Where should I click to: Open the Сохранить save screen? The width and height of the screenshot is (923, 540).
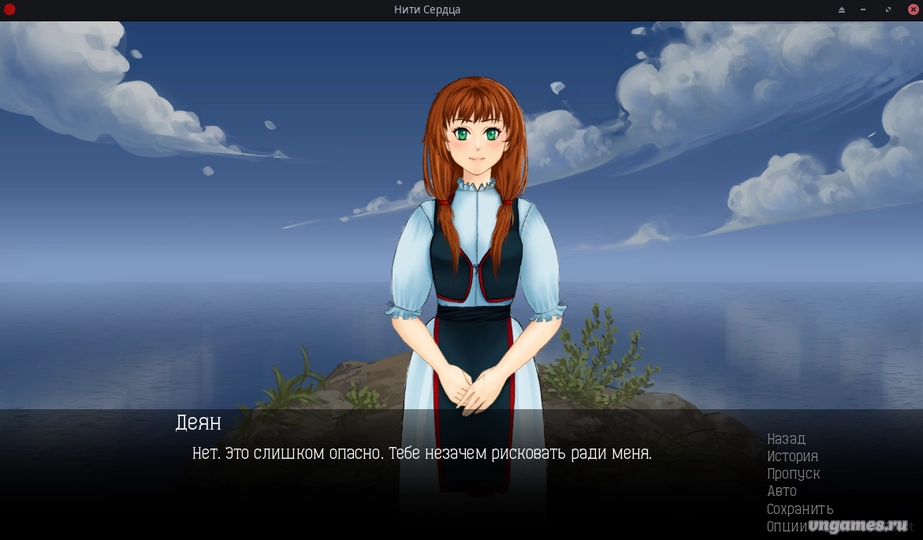tap(799, 509)
